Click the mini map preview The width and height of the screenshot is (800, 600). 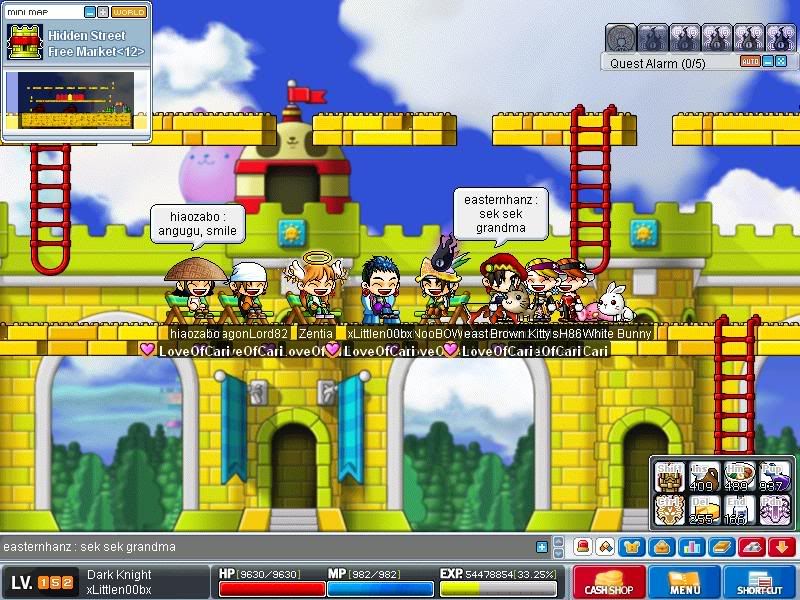pos(75,100)
